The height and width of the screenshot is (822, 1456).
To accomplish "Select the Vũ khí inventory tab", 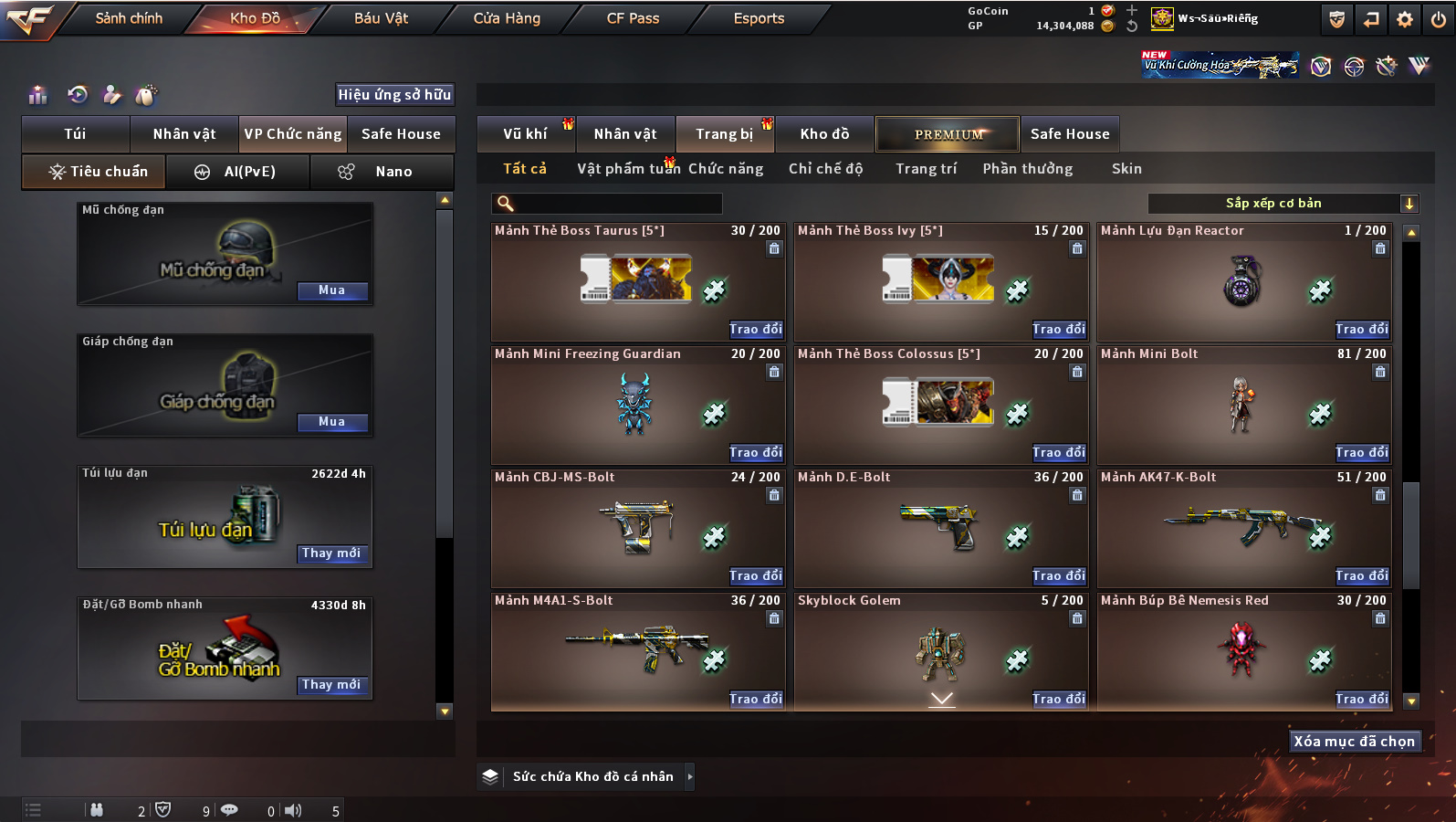I will [525, 134].
